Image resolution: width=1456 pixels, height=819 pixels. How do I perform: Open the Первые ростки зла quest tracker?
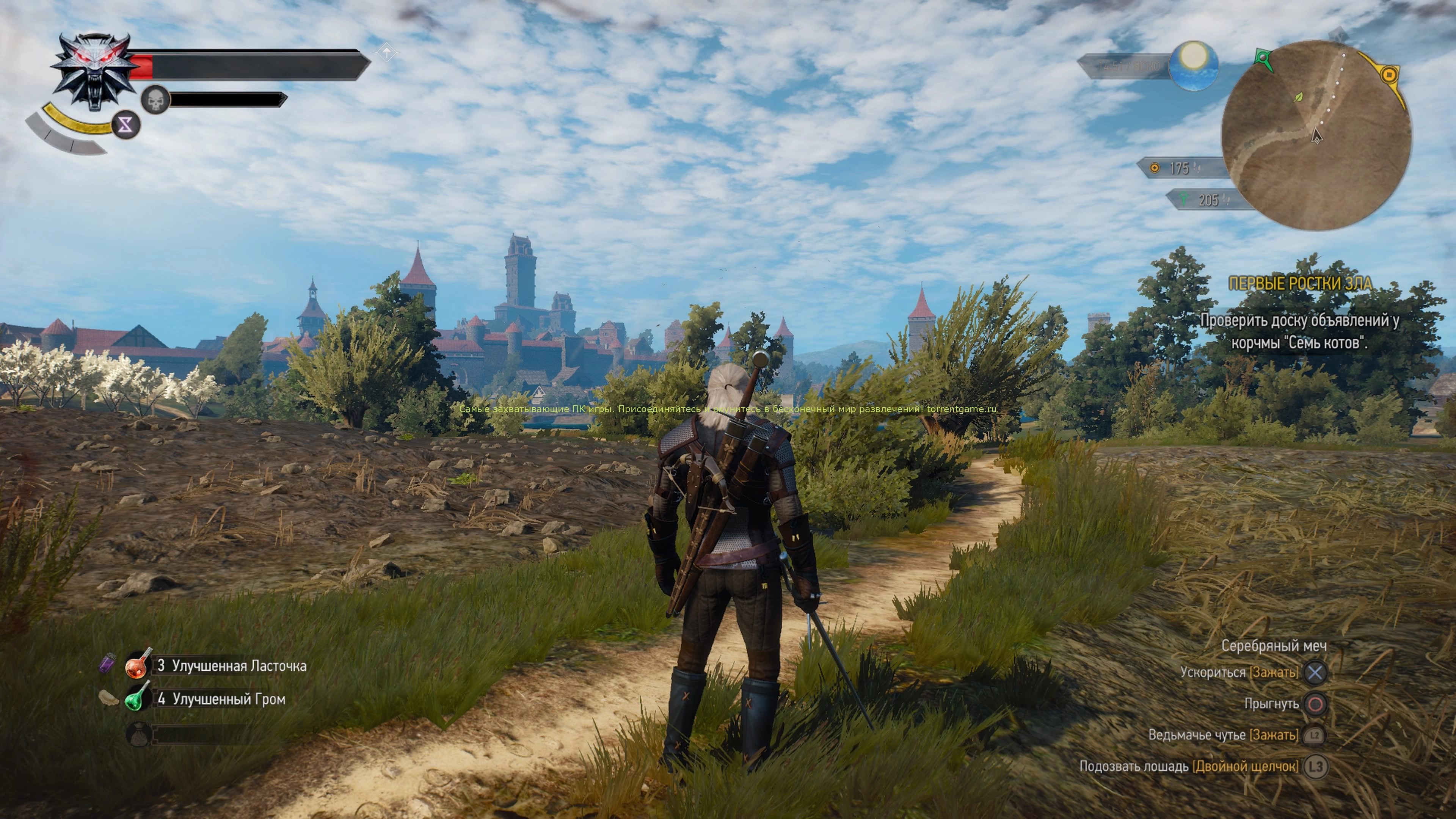point(1300,284)
